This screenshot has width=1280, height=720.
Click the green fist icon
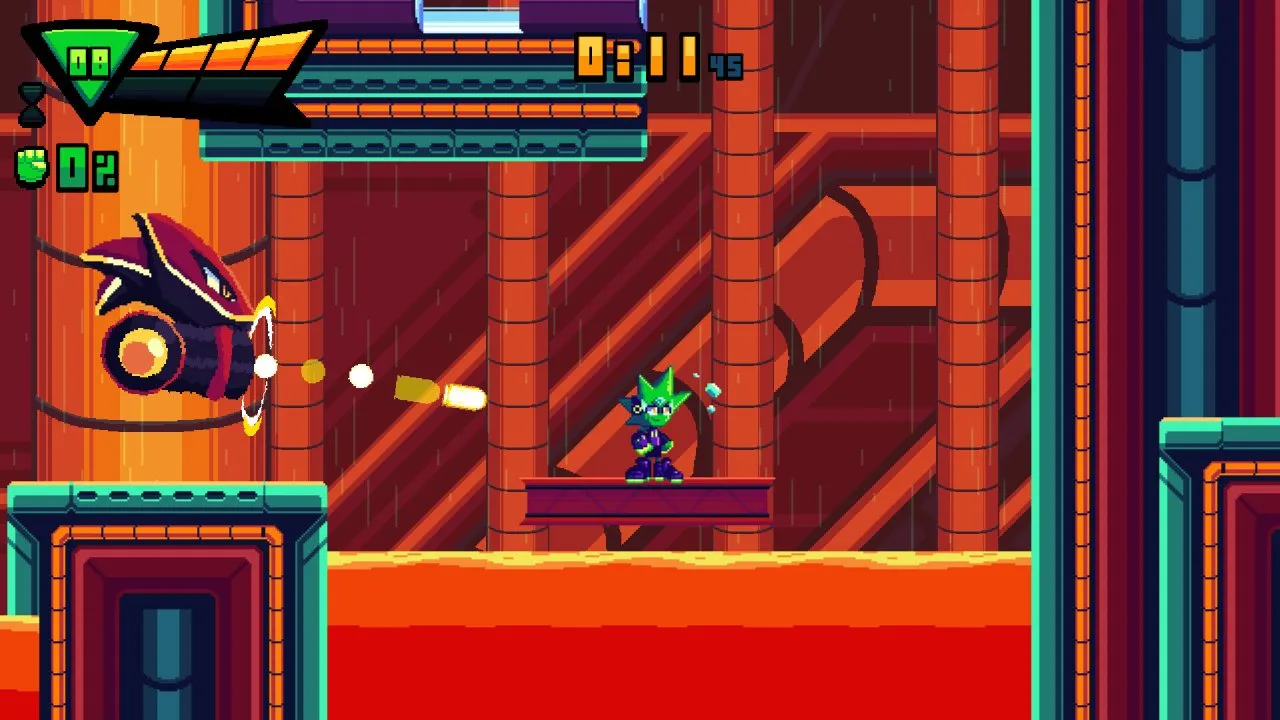pyautogui.click(x=33, y=167)
